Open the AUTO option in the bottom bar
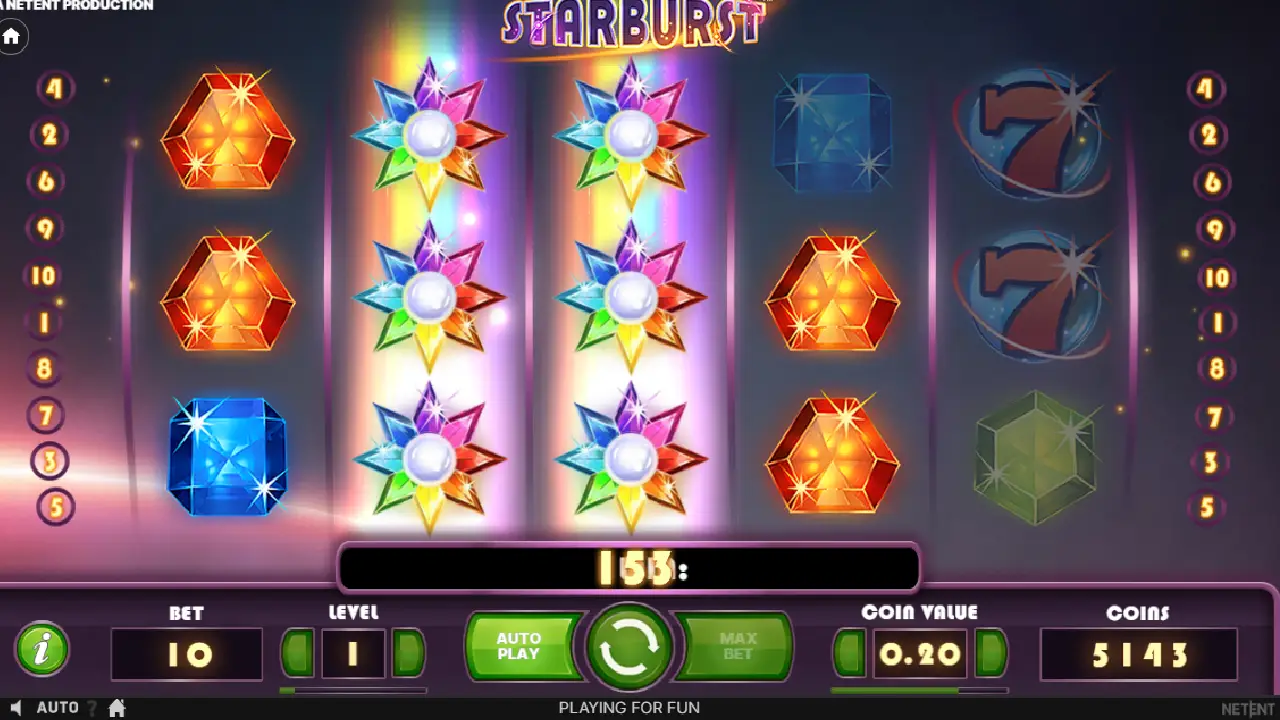This screenshot has width=1280, height=720. tap(57, 708)
